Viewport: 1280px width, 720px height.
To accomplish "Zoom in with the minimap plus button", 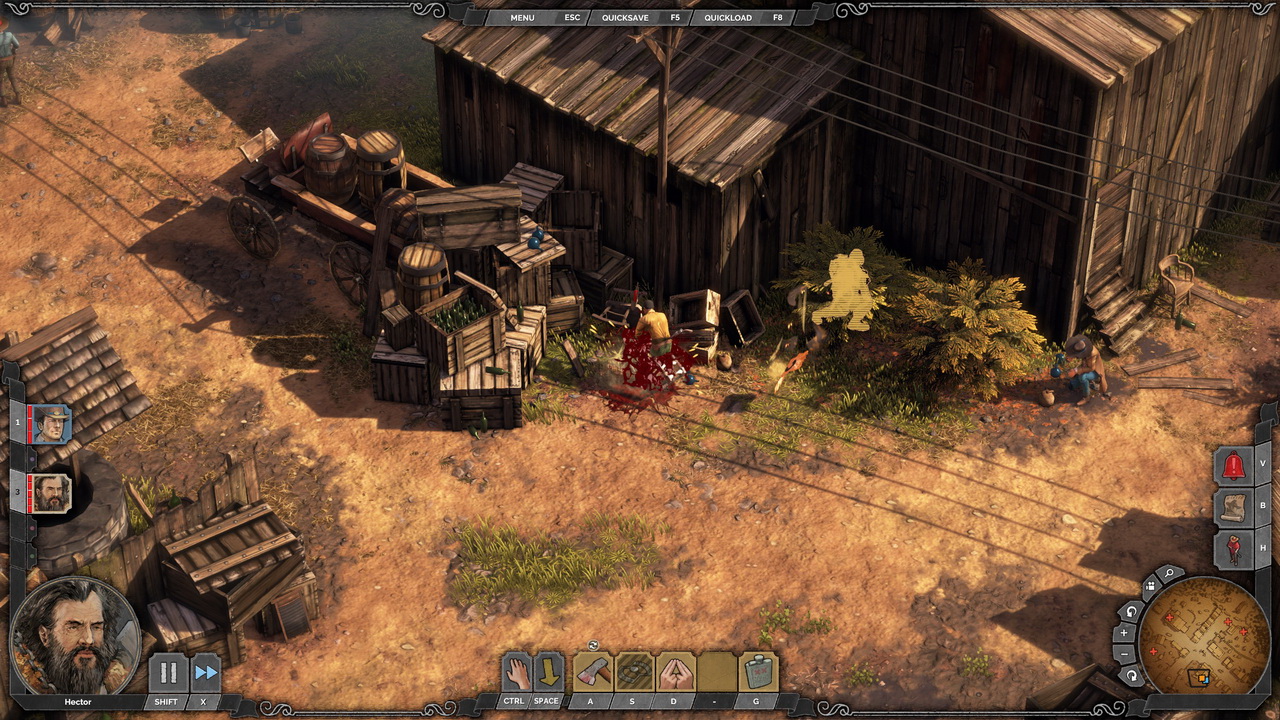I will [x=1124, y=633].
